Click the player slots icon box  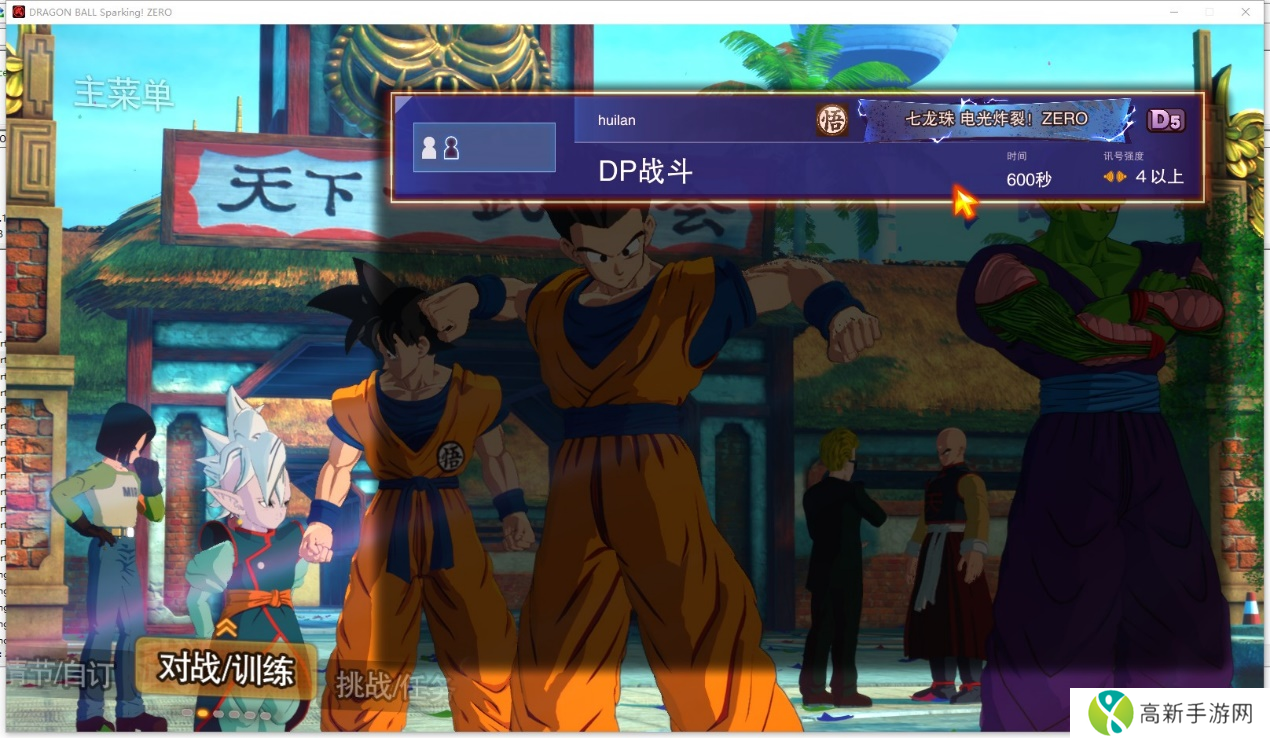click(484, 148)
